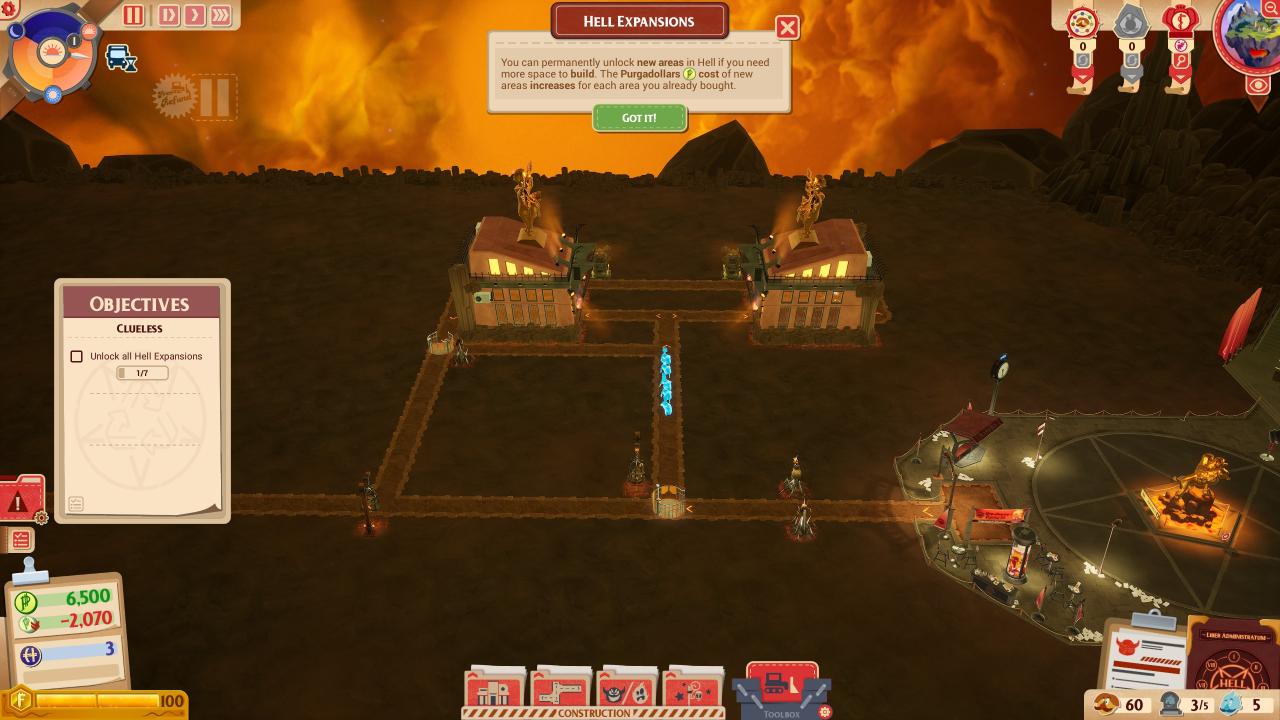Open the red warning alerts folder
The height and width of the screenshot is (720, 1280).
tap(20, 499)
